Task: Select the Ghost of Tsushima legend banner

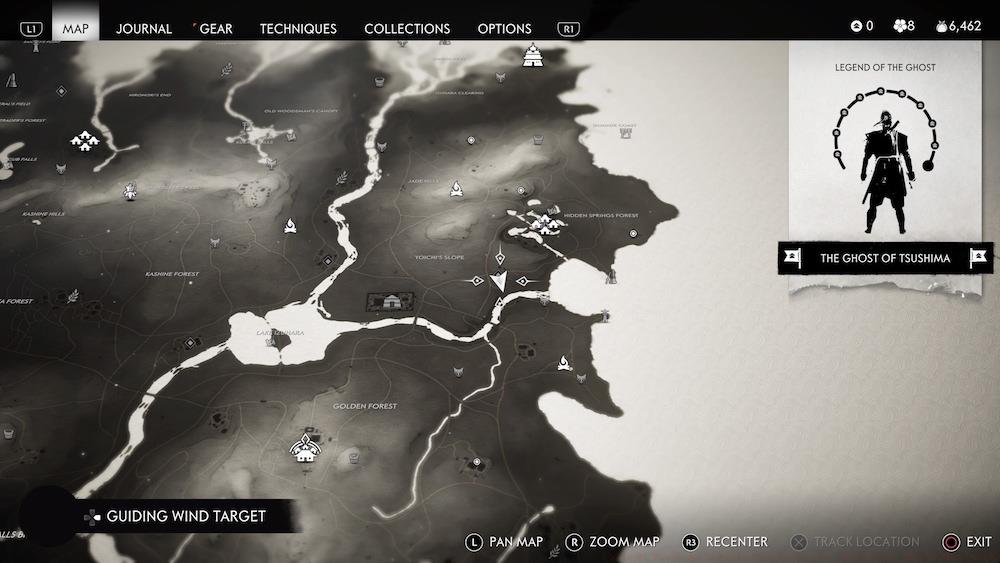Action: pyautogui.click(x=884, y=258)
